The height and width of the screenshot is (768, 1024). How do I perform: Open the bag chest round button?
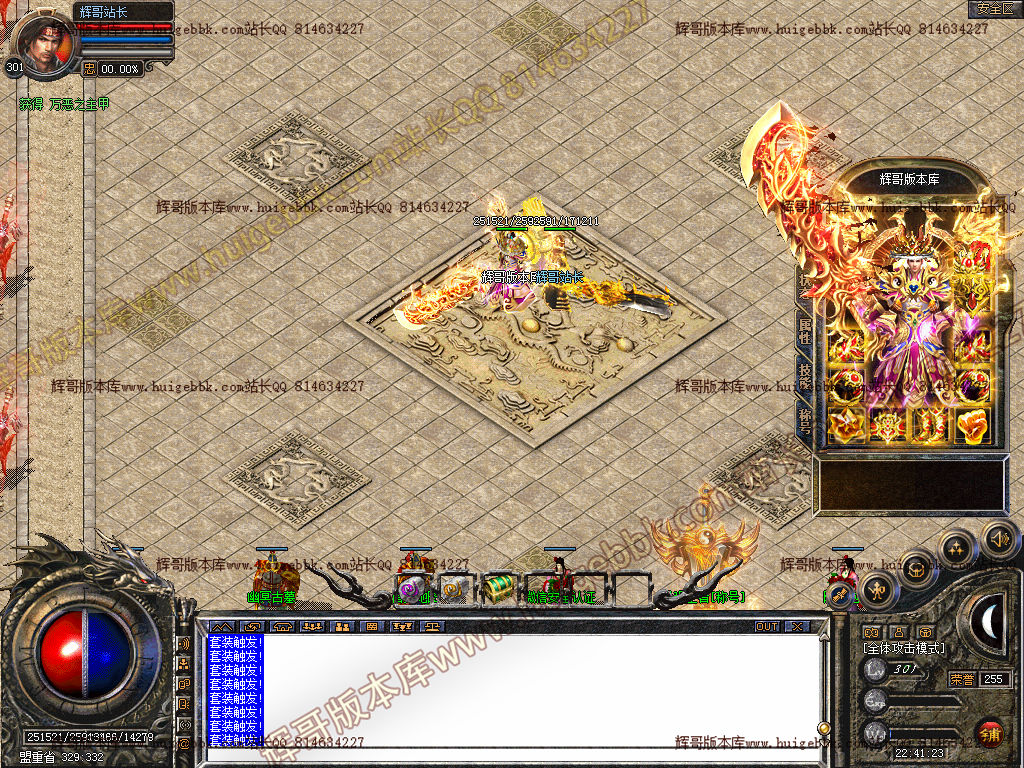(916, 568)
